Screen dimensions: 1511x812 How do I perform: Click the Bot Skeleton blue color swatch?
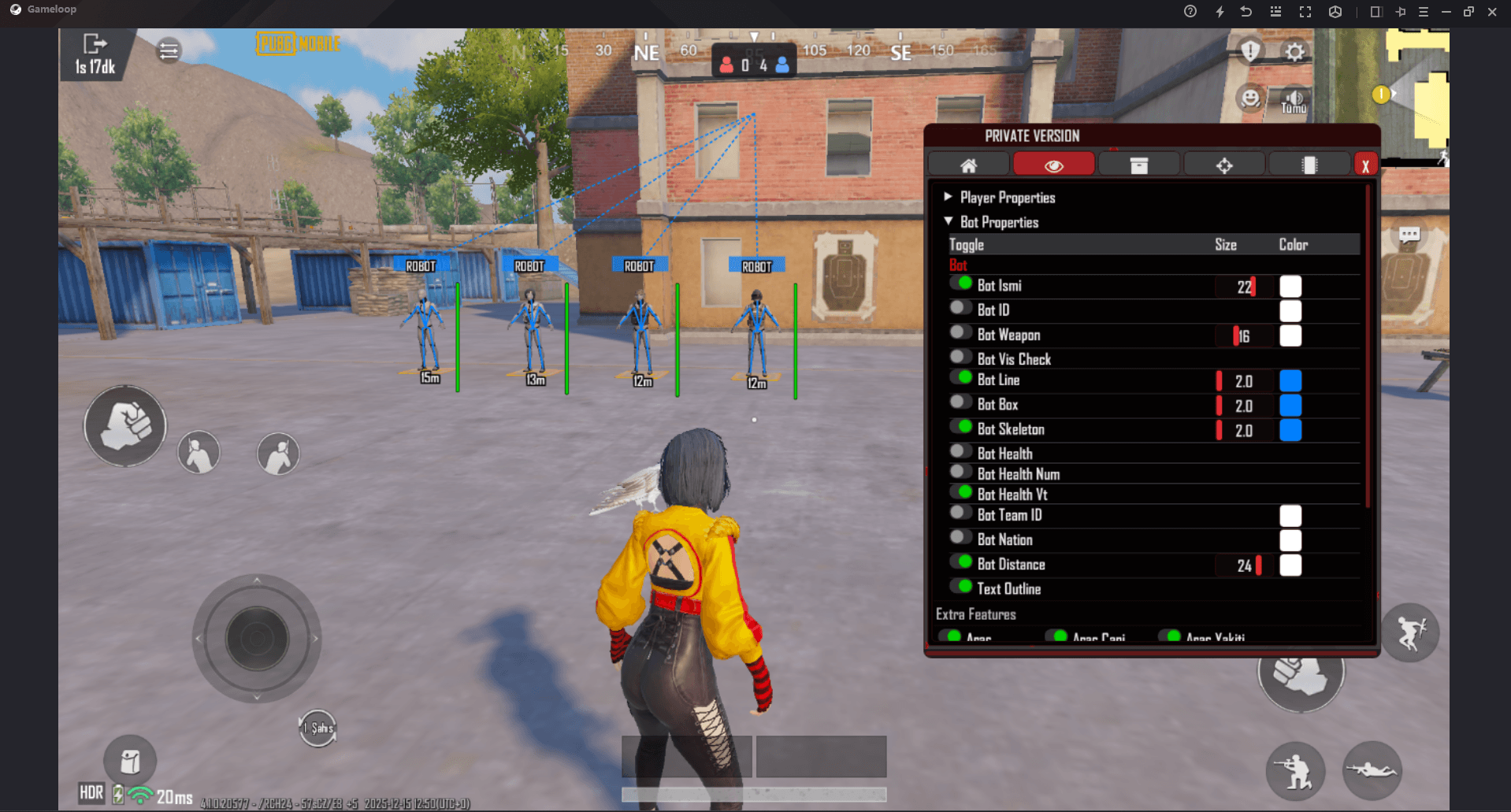pyautogui.click(x=1290, y=431)
